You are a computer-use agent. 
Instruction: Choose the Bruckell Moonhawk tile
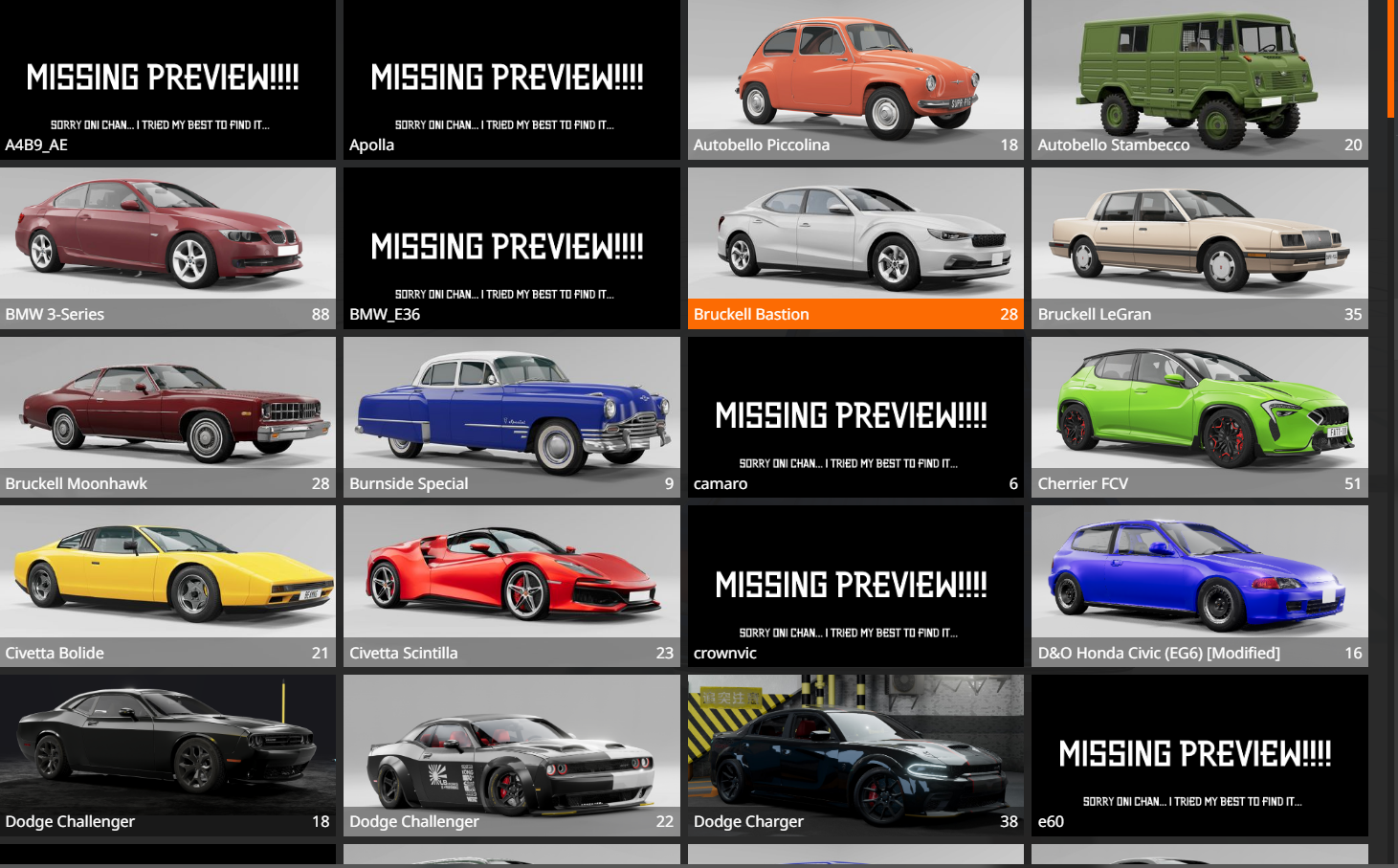pos(167,416)
